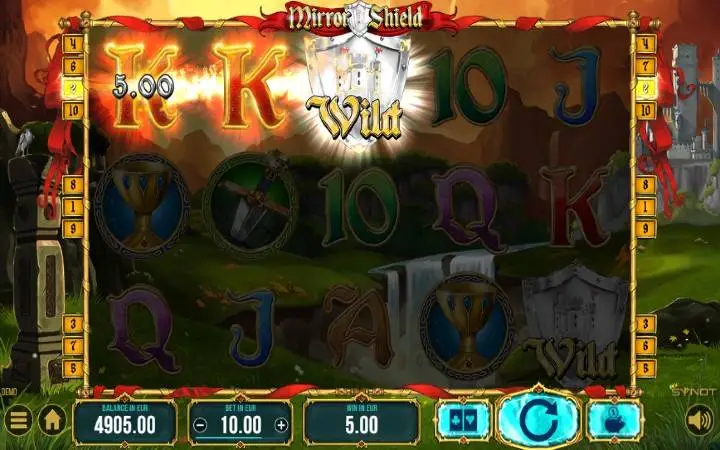The image size is (720, 450).
Task: Open the card gamble feature
Action: [462, 419]
